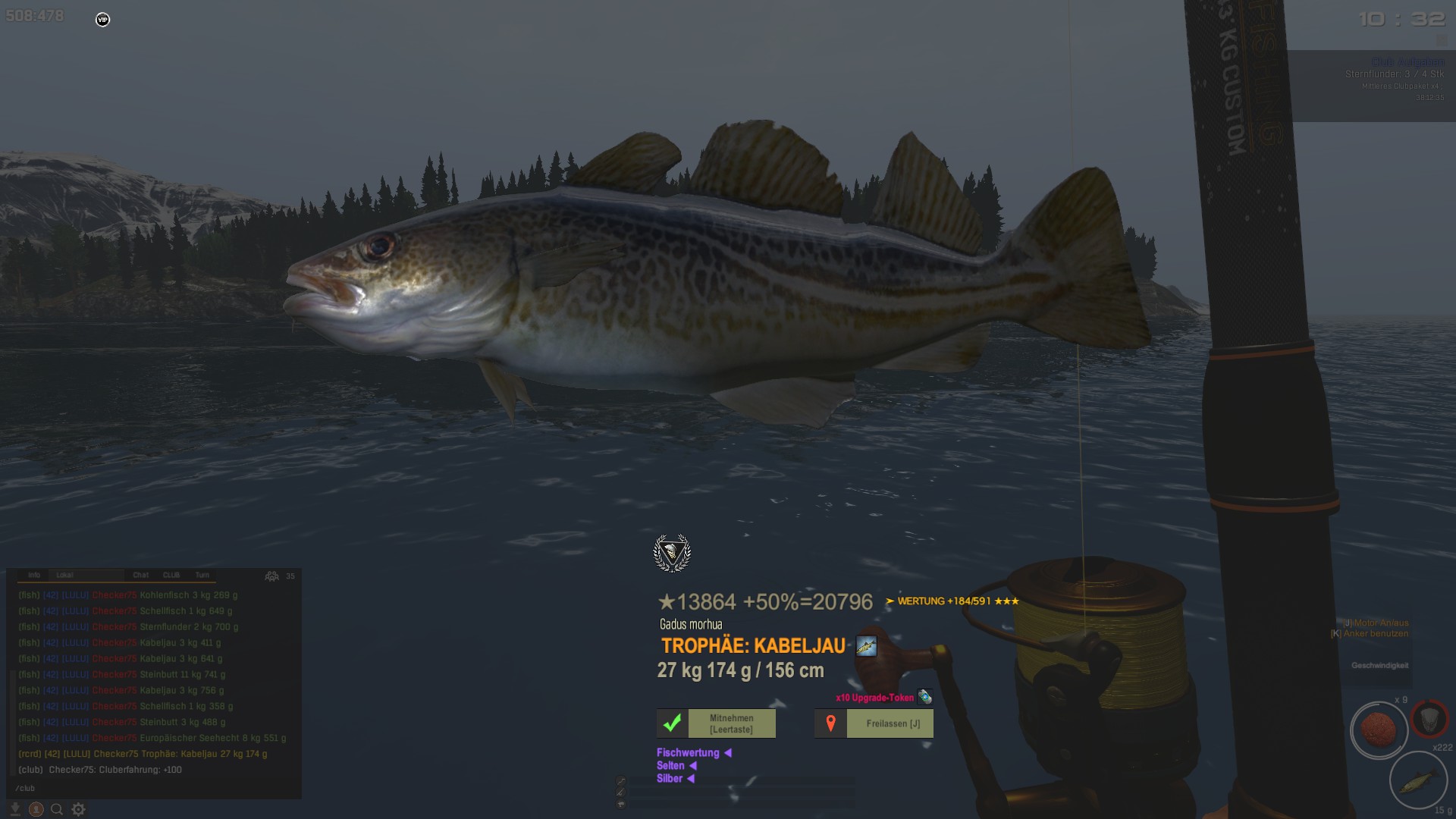The height and width of the screenshot is (819, 1456).
Task: Switch to the Info chat tab
Action: point(34,576)
